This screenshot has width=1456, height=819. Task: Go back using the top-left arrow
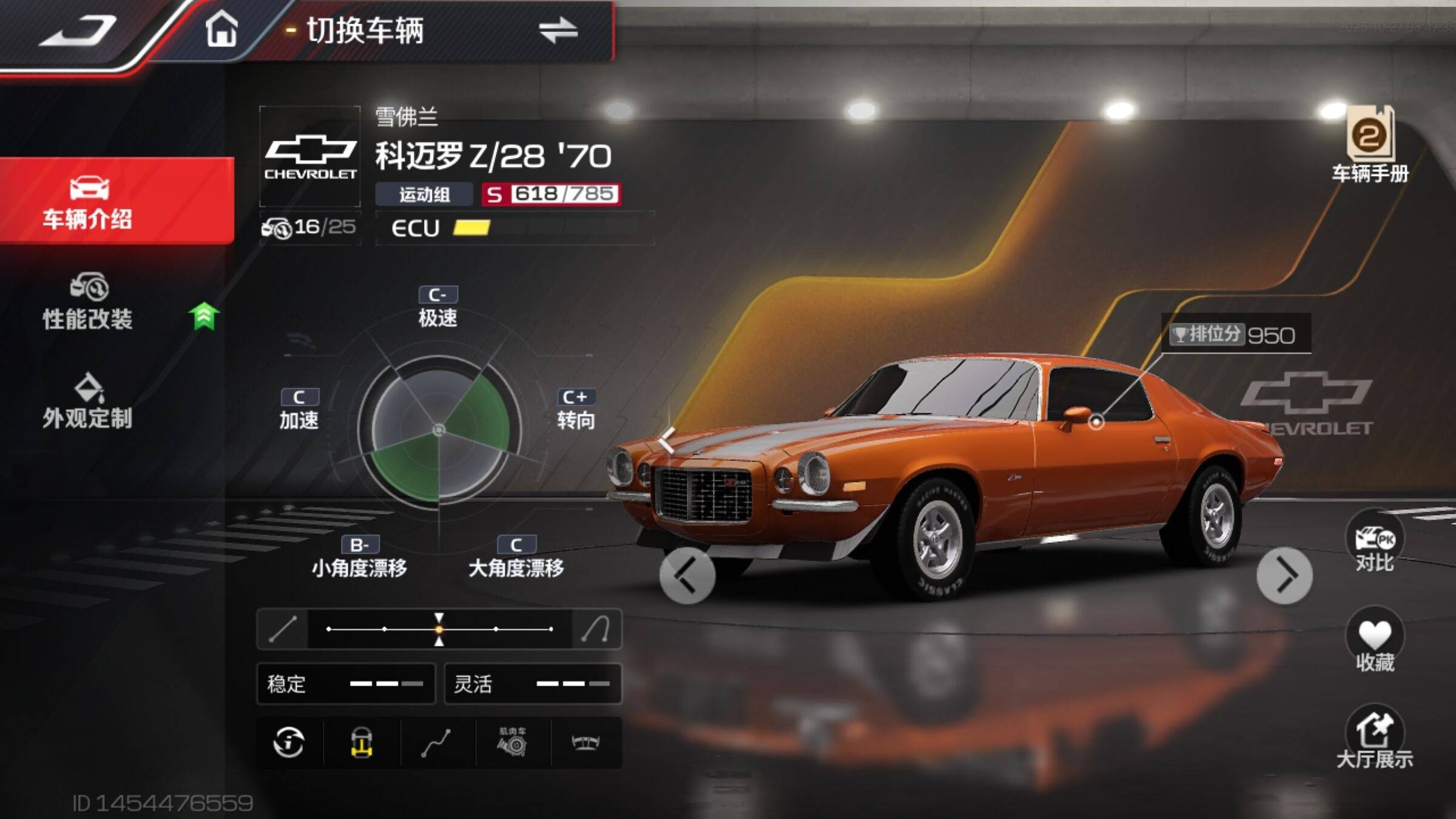tap(79, 32)
